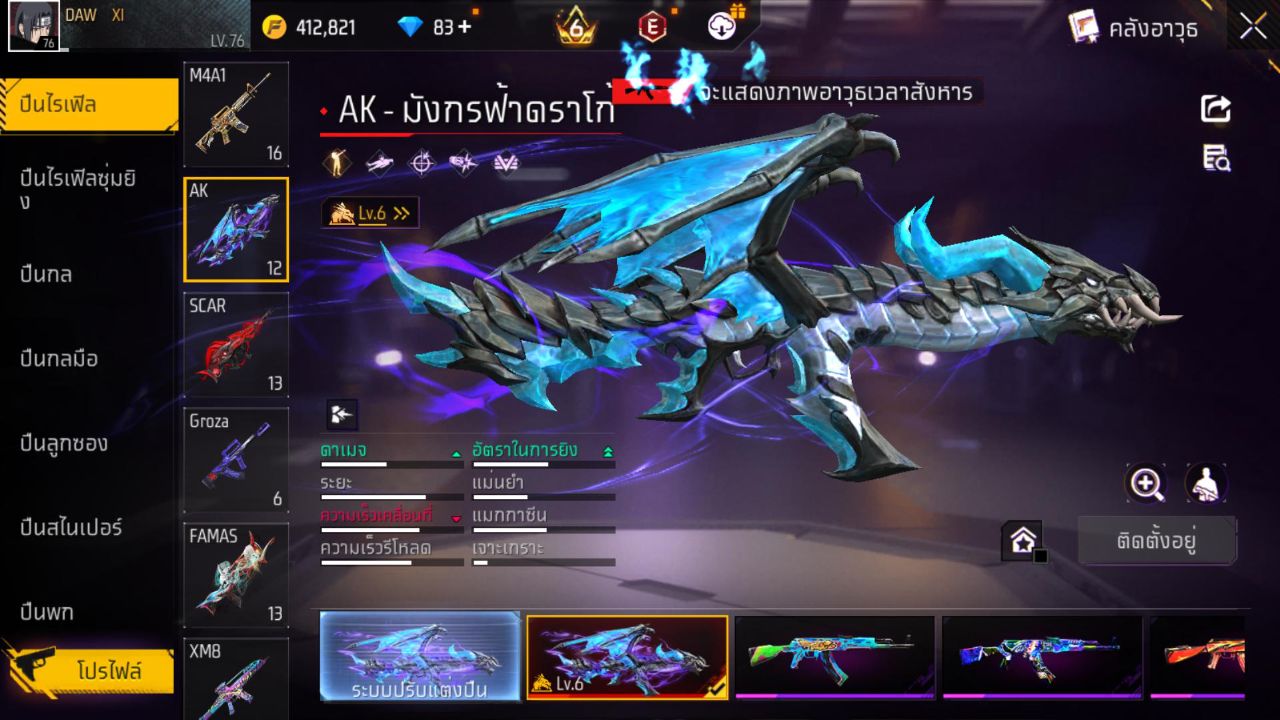Open the ระบบปรับแต่งปืน customization panel
Image resolution: width=1280 pixels, height=720 pixels.
(420, 656)
